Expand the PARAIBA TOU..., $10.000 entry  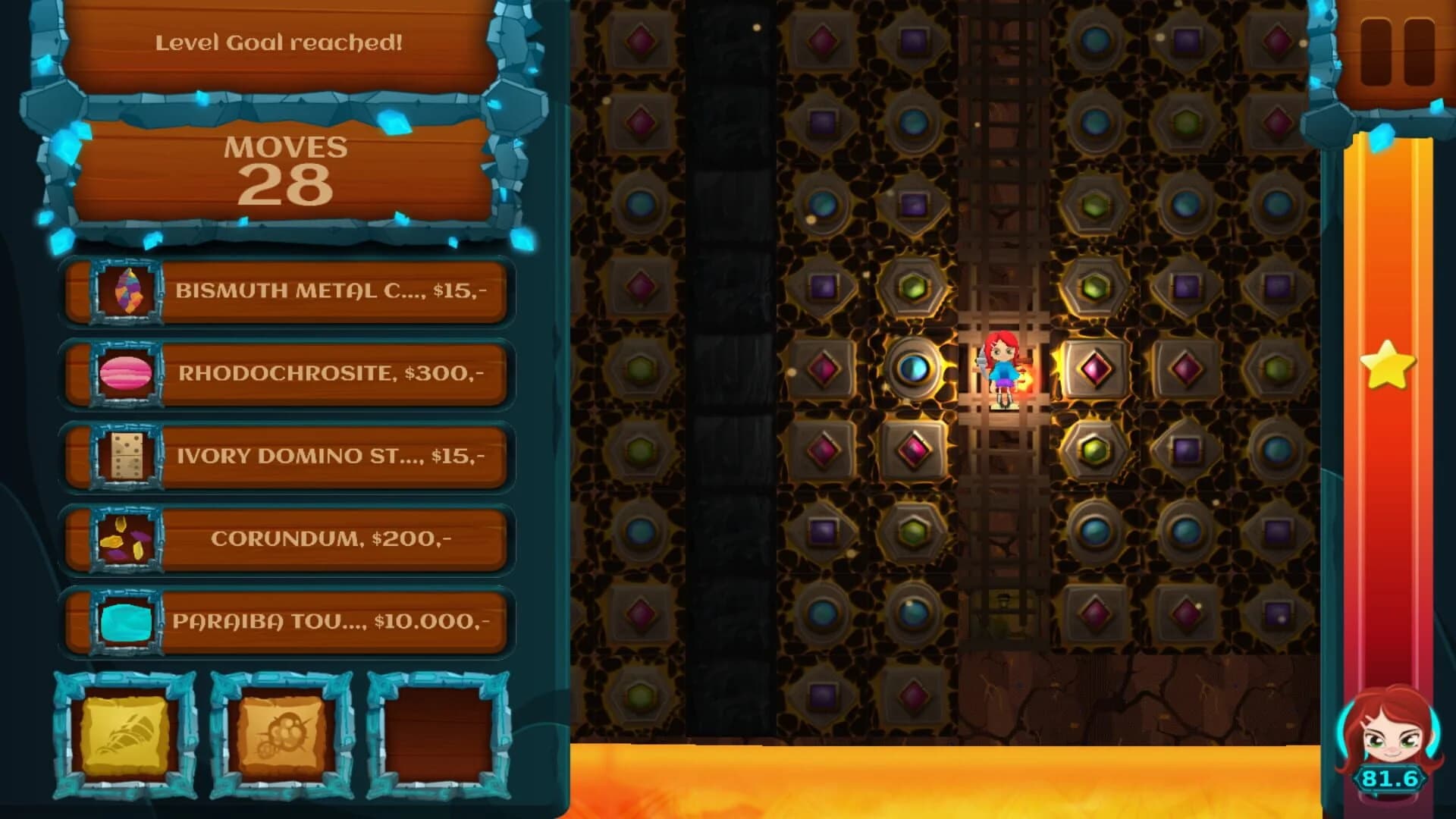(334, 622)
